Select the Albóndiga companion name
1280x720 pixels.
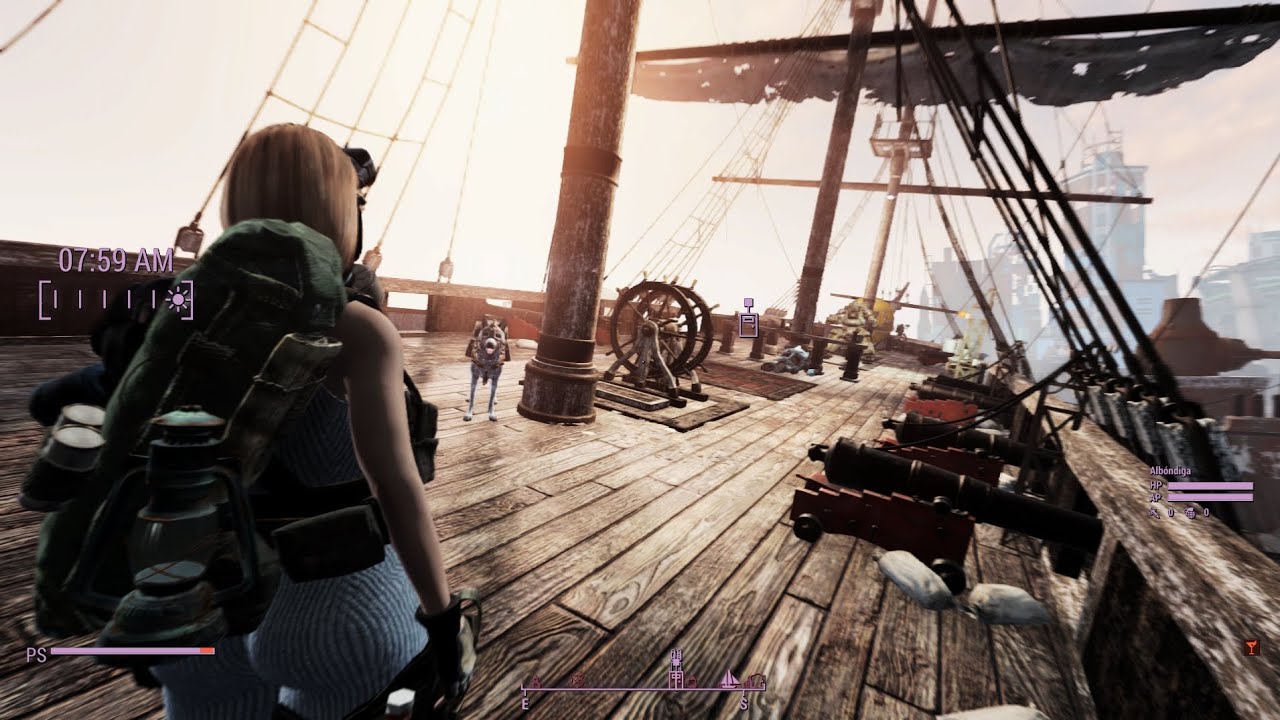click(1169, 470)
